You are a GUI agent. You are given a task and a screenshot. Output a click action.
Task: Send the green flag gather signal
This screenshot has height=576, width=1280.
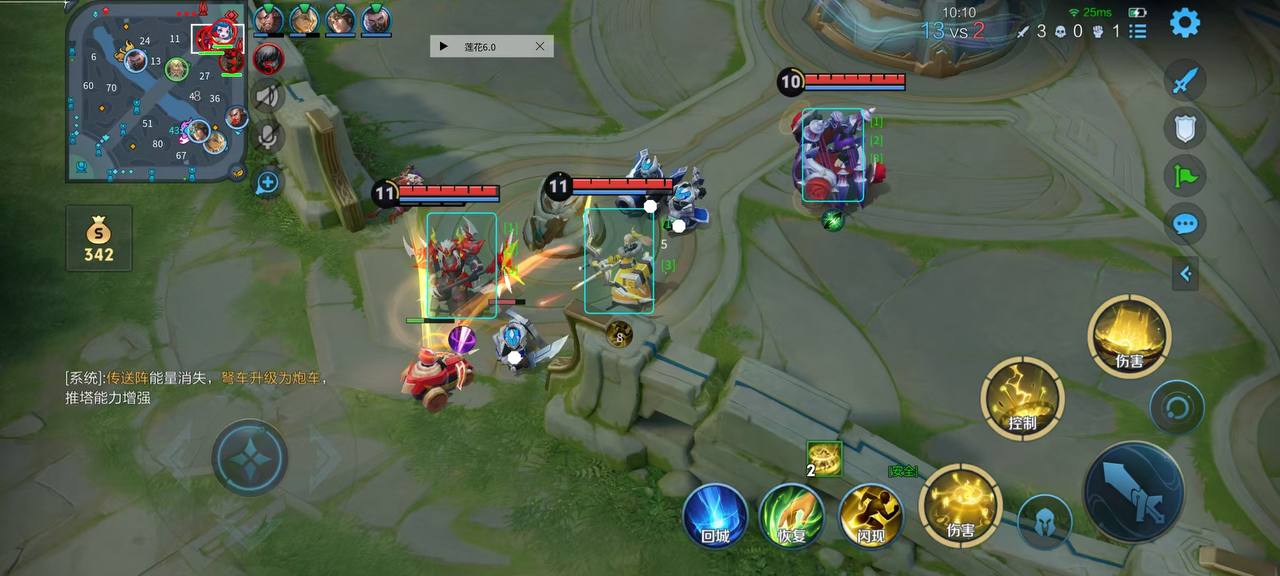pos(1185,176)
